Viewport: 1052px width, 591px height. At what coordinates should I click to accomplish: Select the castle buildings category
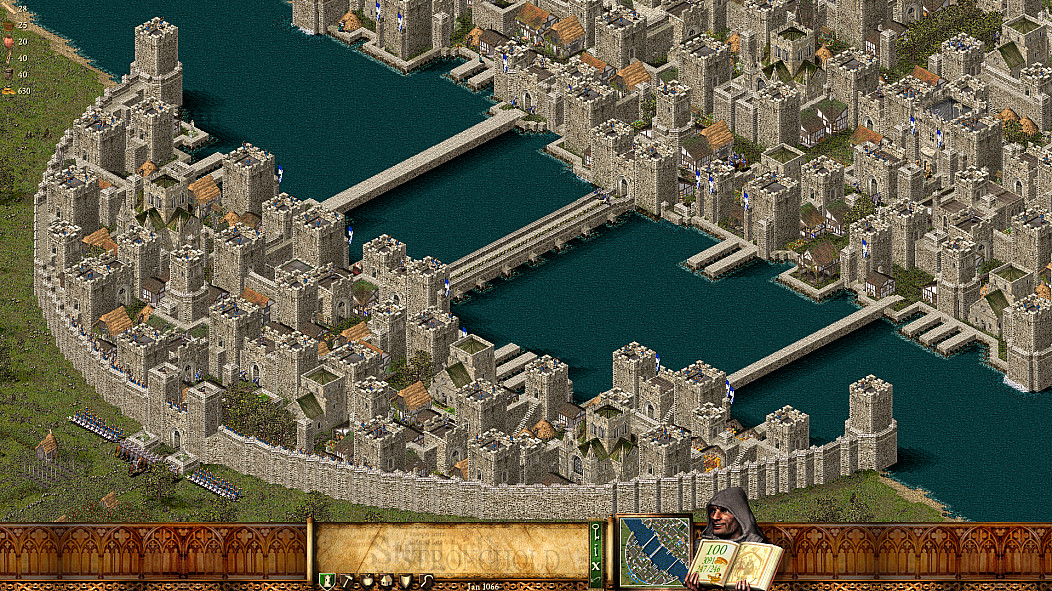click(326, 580)
